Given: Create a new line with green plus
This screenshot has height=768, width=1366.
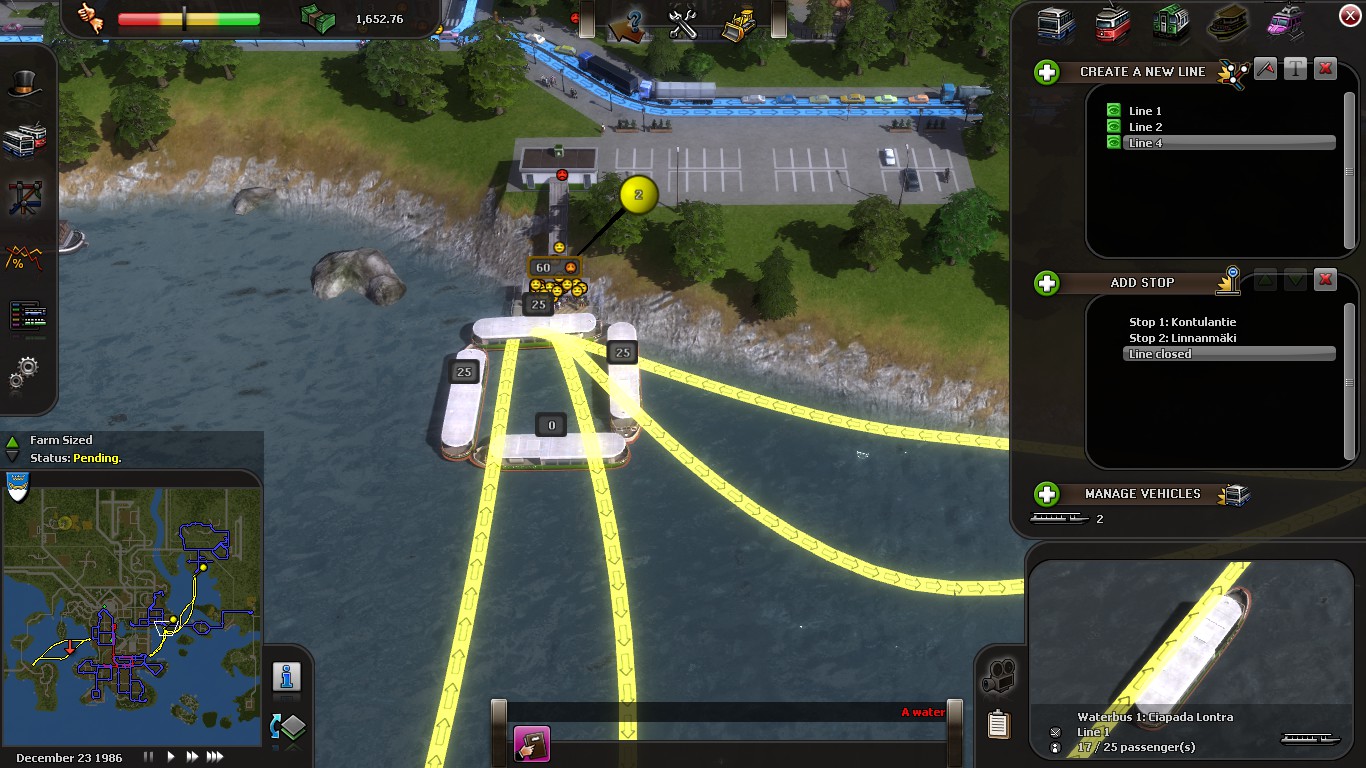Looking at the screenshot, I should (1047, 72).
